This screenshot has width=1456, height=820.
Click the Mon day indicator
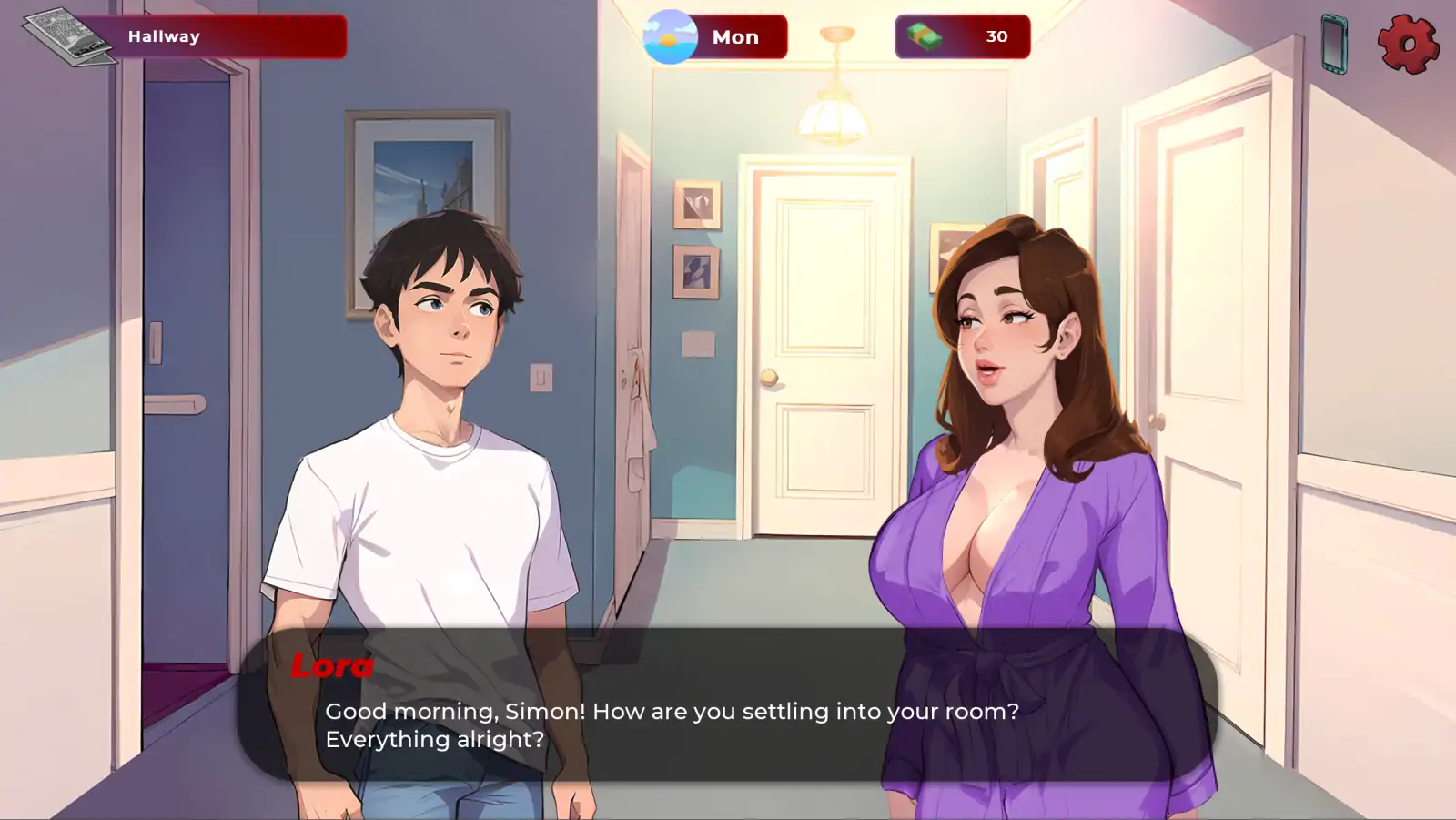[x=737, y=36]
